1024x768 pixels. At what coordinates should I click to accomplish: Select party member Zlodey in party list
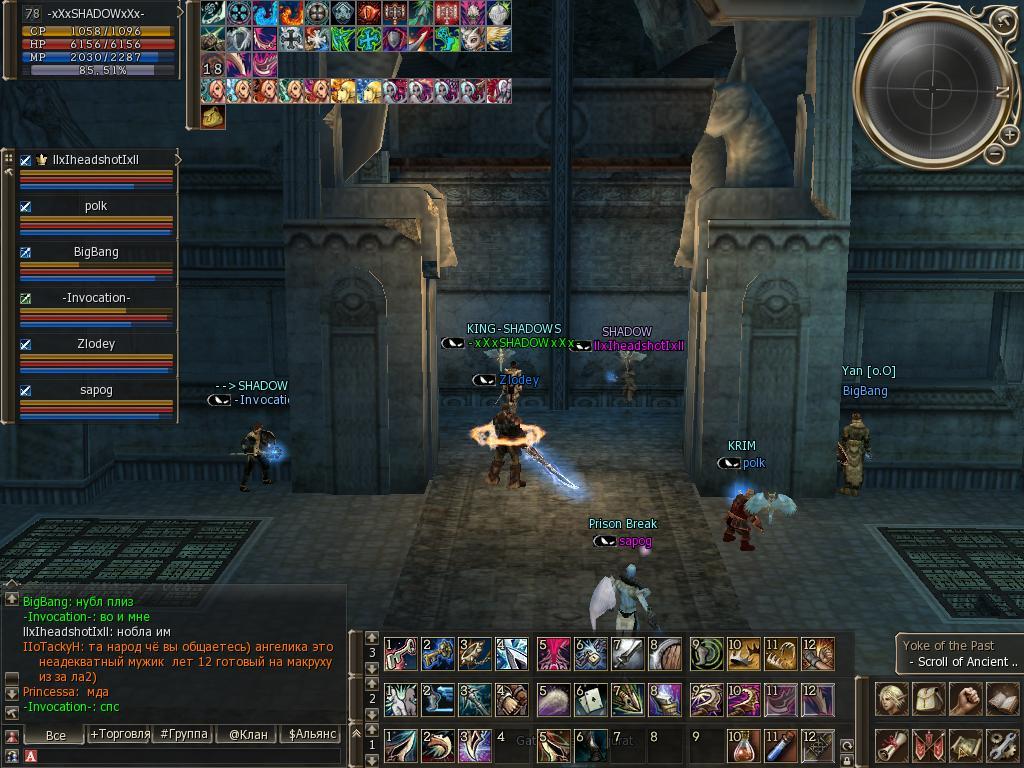pyautogui.click(x=96, y=344)
